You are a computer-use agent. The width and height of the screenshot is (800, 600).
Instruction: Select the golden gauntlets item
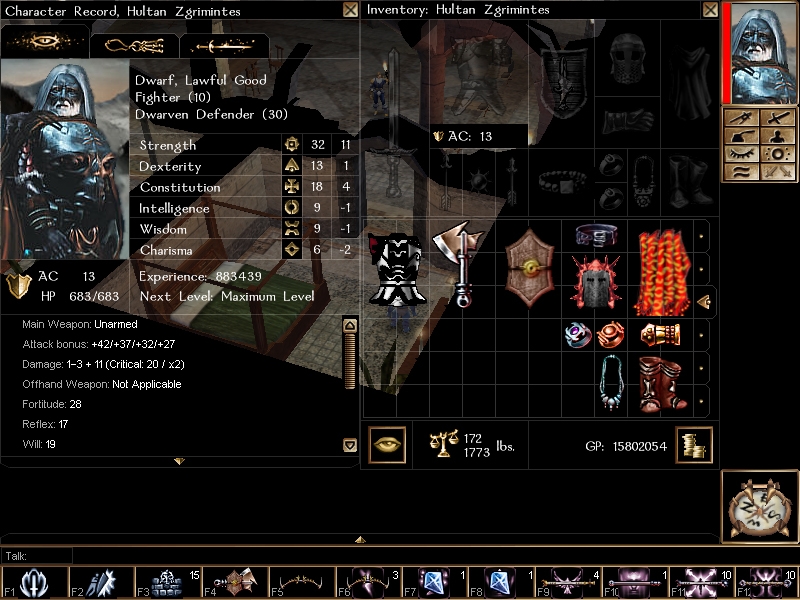(659, 334)
